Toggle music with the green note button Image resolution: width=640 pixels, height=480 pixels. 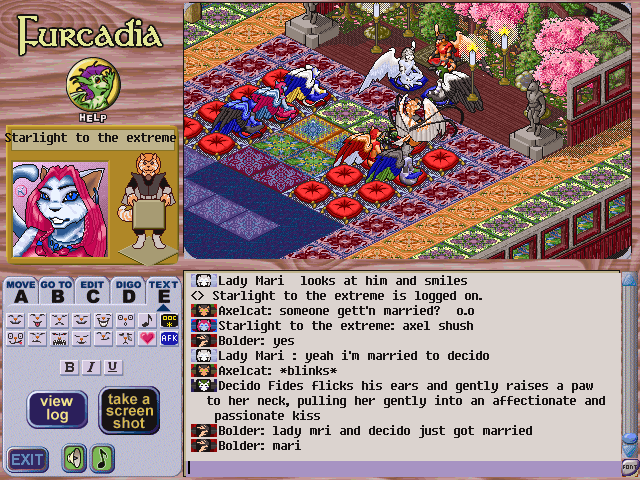click(103, 459)
